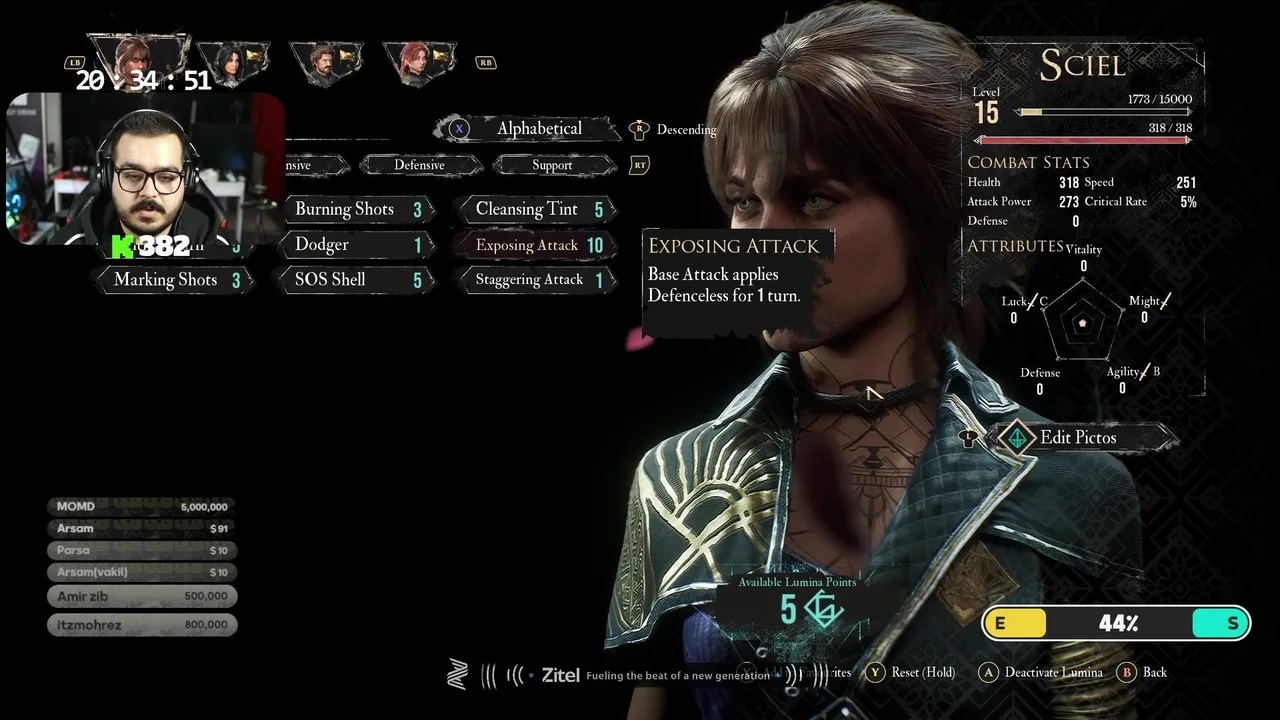Change the Alphabetical sort option
The width and height of the screenshot is (1280, 720).
pyautogui.click(x=538, y=128)
